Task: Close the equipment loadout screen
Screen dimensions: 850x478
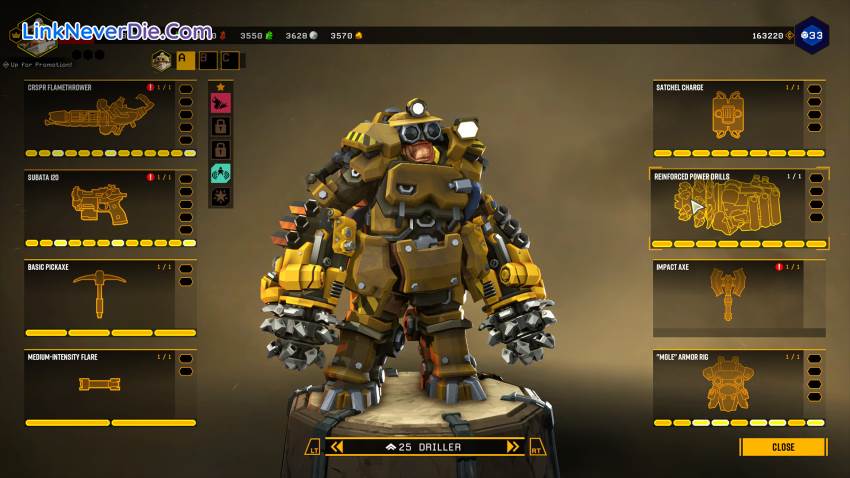Action: [783, 447]
